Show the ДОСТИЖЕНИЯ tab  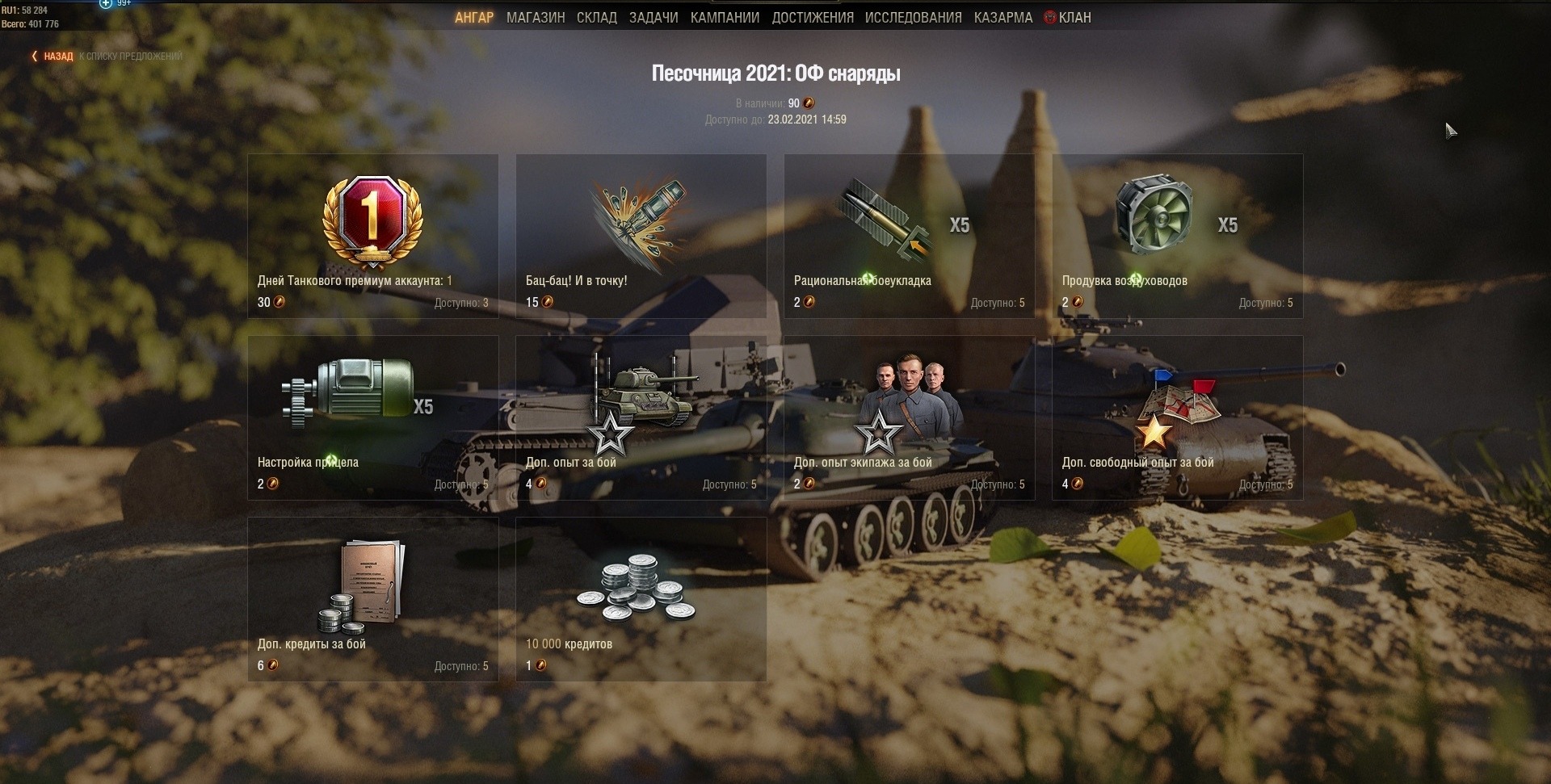pyautogui.click(x=812, y=18)
